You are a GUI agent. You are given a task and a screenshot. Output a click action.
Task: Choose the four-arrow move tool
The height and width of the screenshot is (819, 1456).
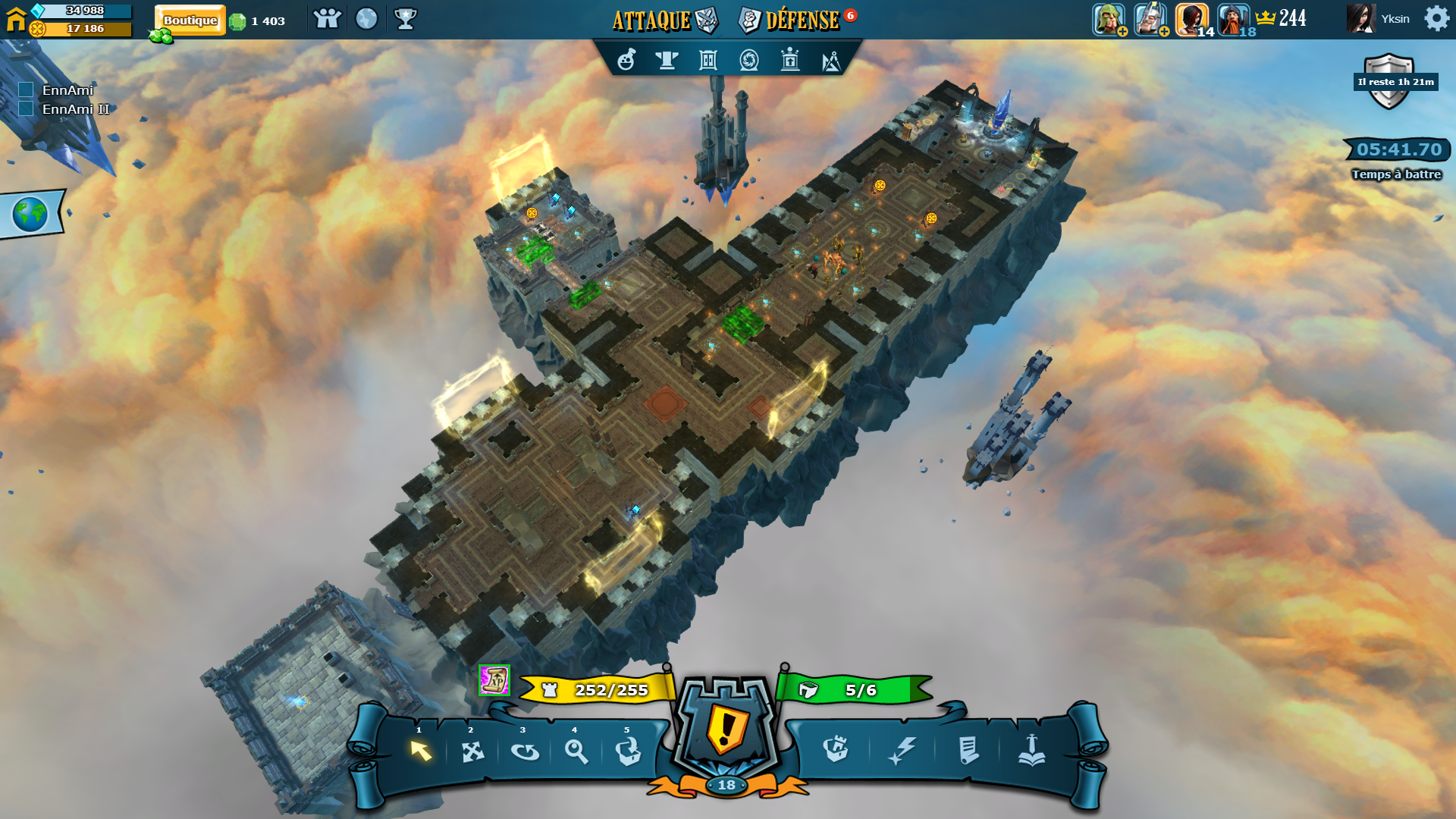click(x=472, y=752)
